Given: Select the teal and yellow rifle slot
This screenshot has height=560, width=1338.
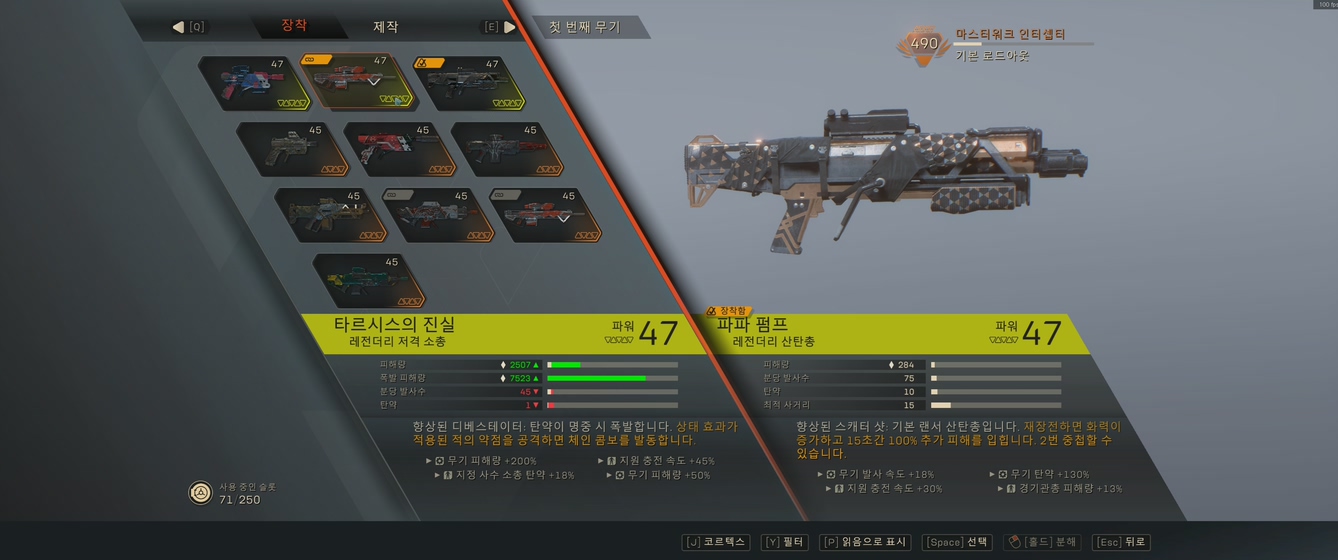Looking at the screenshot, I should (368, 281).
